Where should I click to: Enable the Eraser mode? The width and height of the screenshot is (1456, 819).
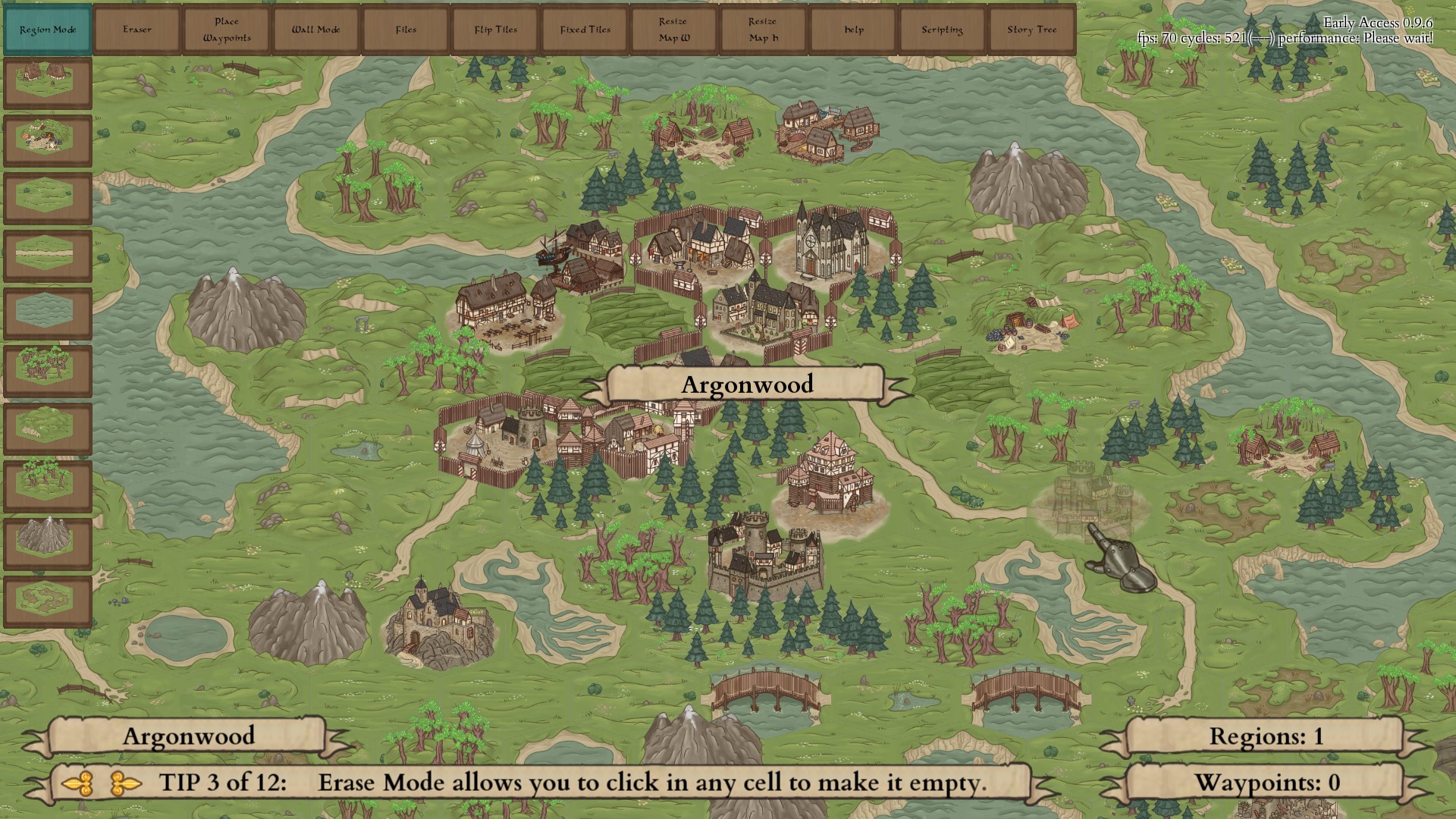tap(137, 30)
